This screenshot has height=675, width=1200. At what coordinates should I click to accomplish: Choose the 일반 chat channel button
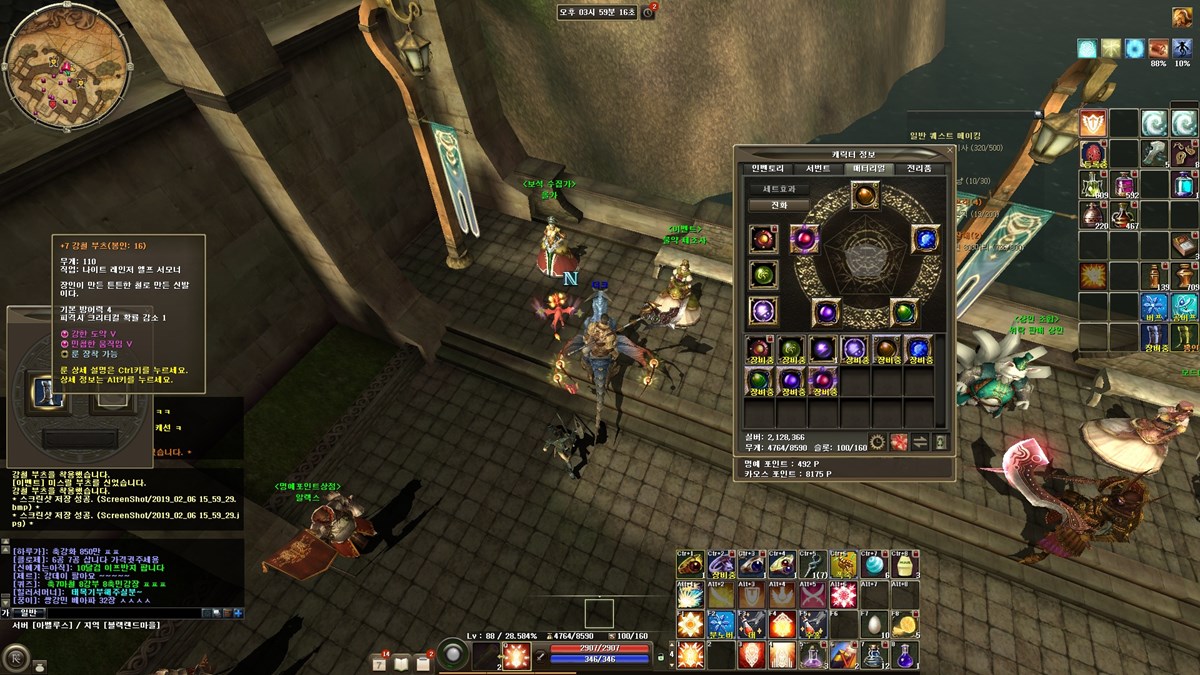tap(28, 612)
